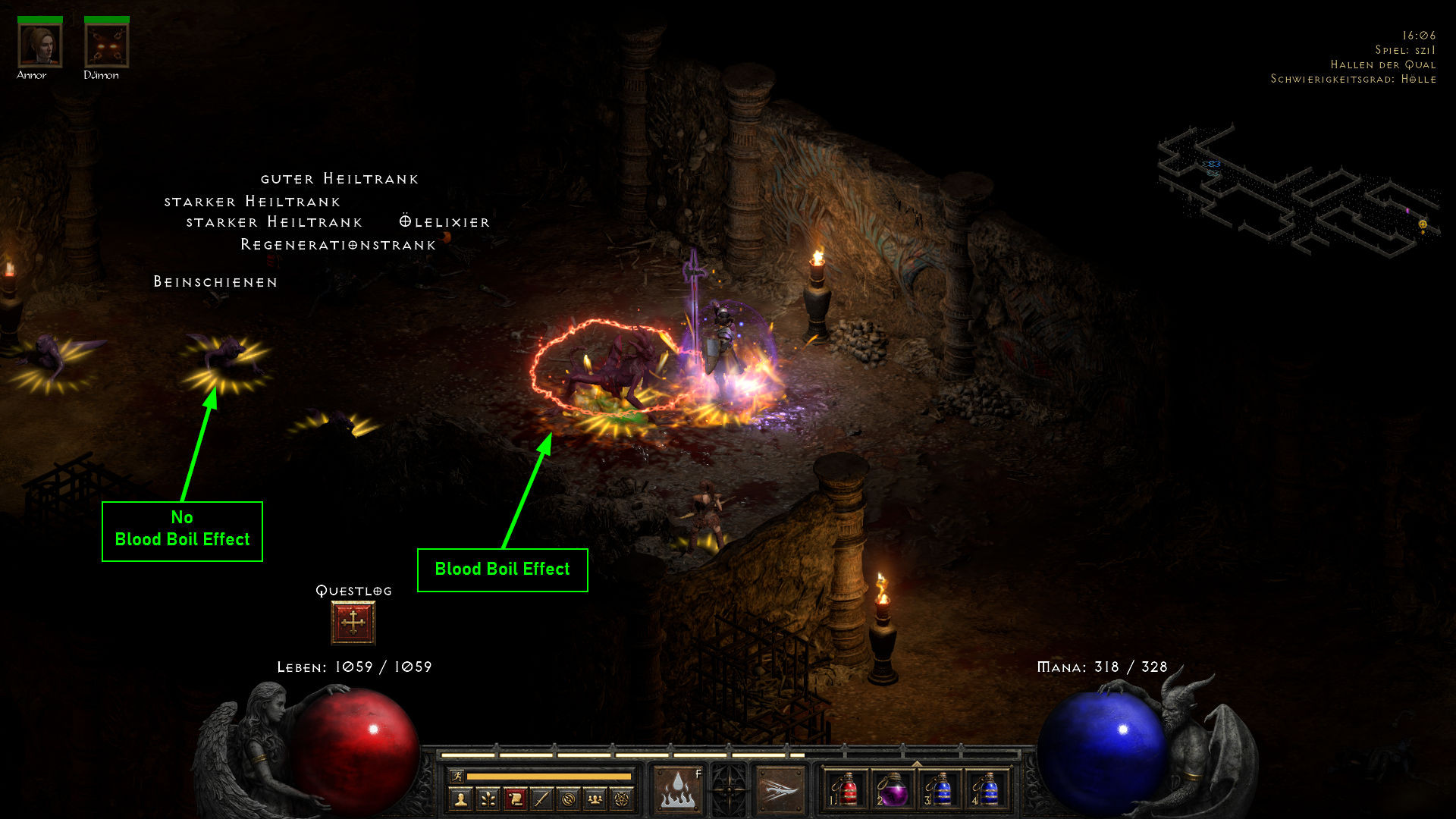Pick up the Beinschienen item
The image size is (1456, 819).
[215, 281]
